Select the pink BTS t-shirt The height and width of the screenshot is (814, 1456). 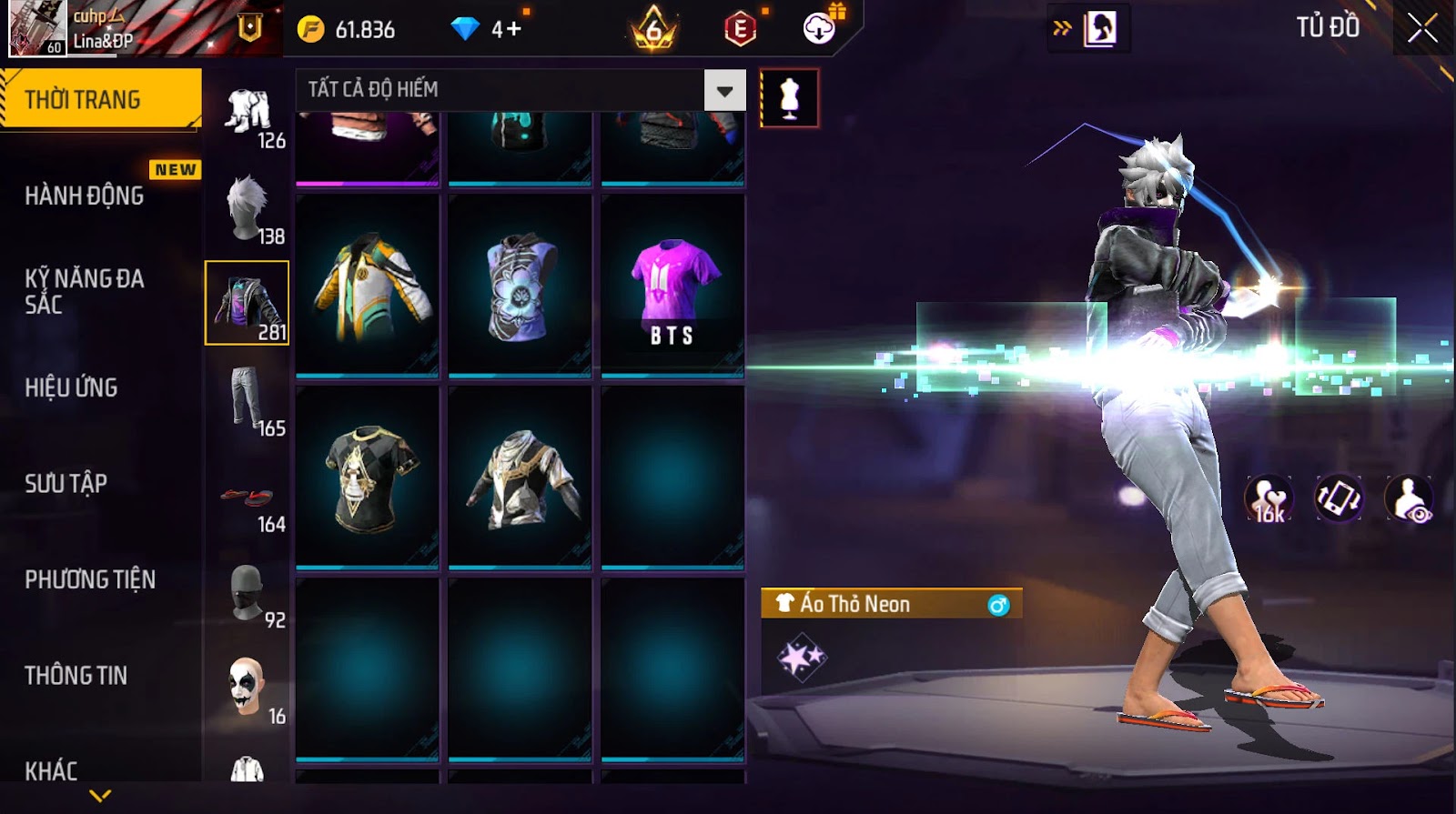click(672, 285)
